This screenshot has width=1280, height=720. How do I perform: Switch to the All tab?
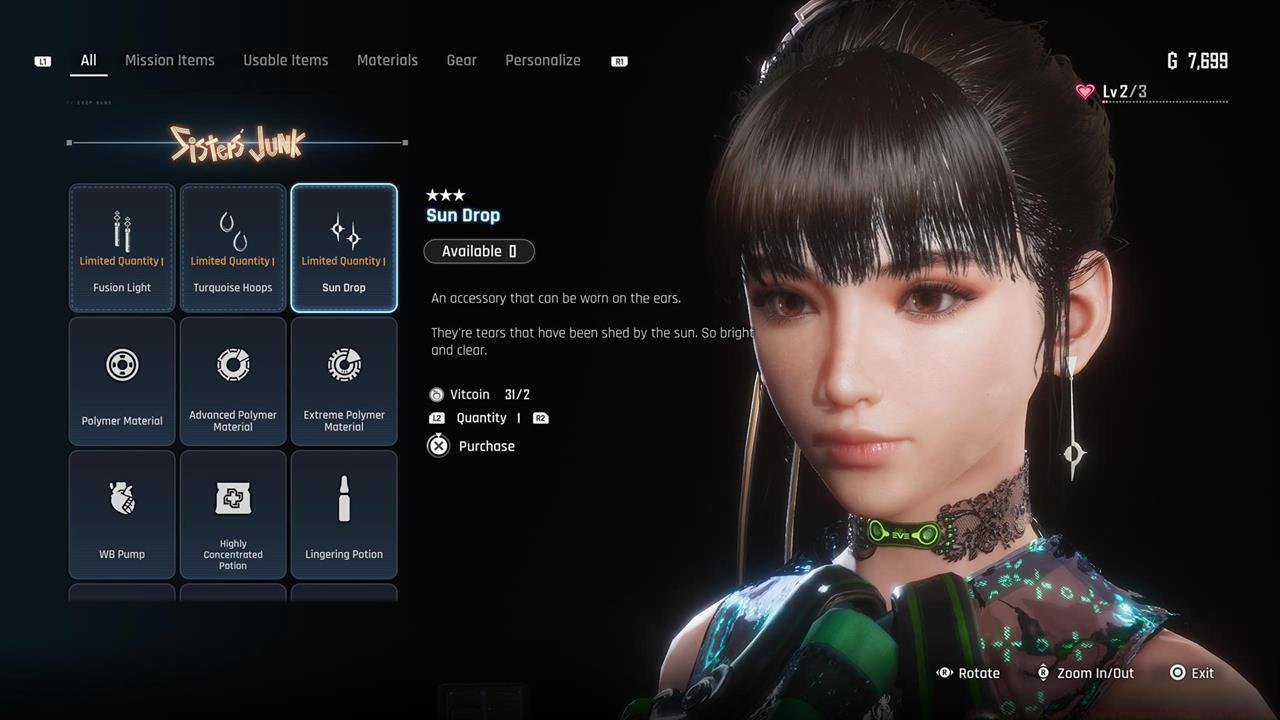[x=88, y=60]
